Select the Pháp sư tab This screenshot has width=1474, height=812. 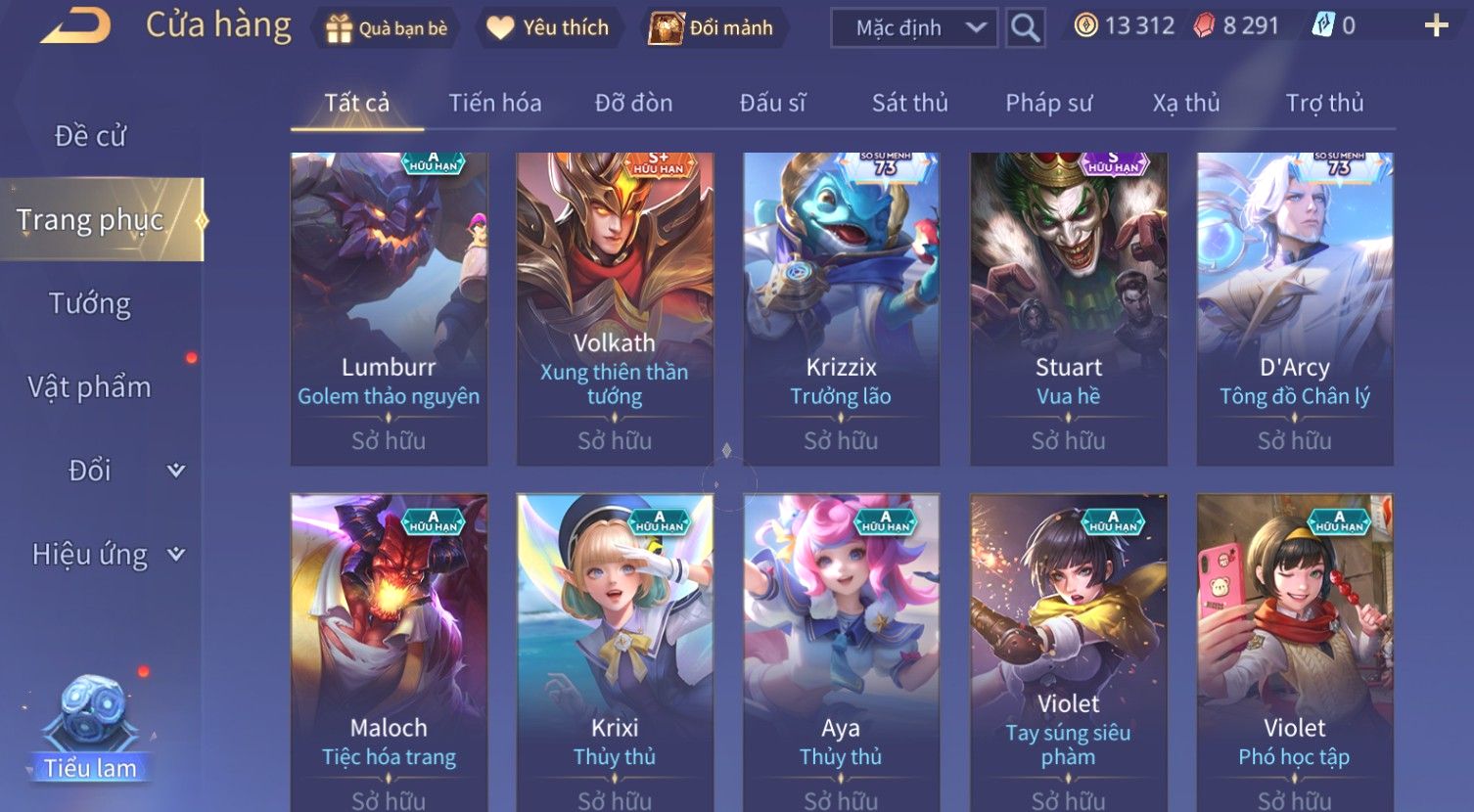(x=1048, y=103)
